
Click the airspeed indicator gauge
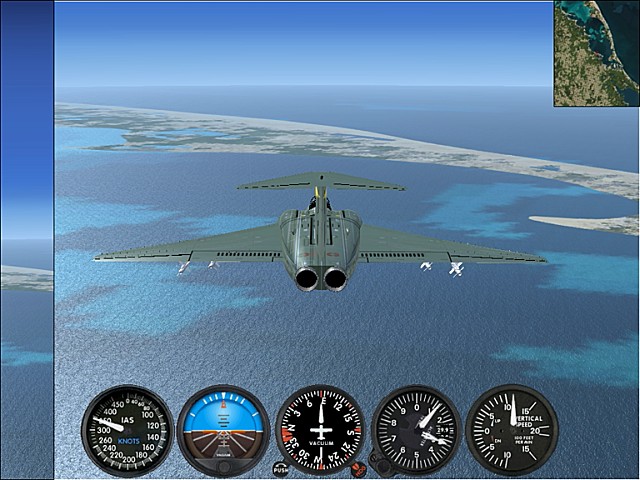(126, 430)
